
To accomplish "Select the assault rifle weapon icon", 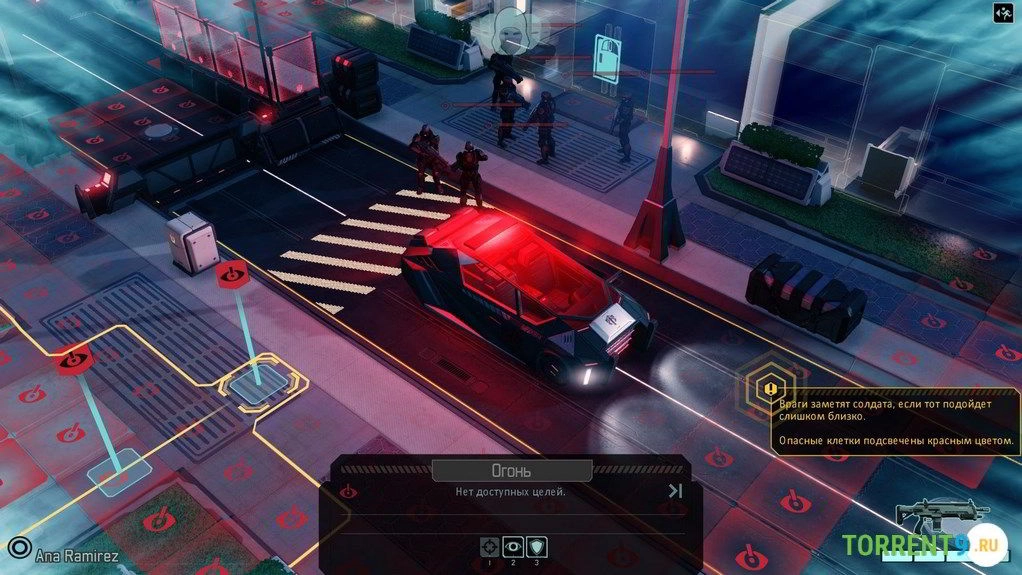I will pyautogui.click(x=927, y=516).
